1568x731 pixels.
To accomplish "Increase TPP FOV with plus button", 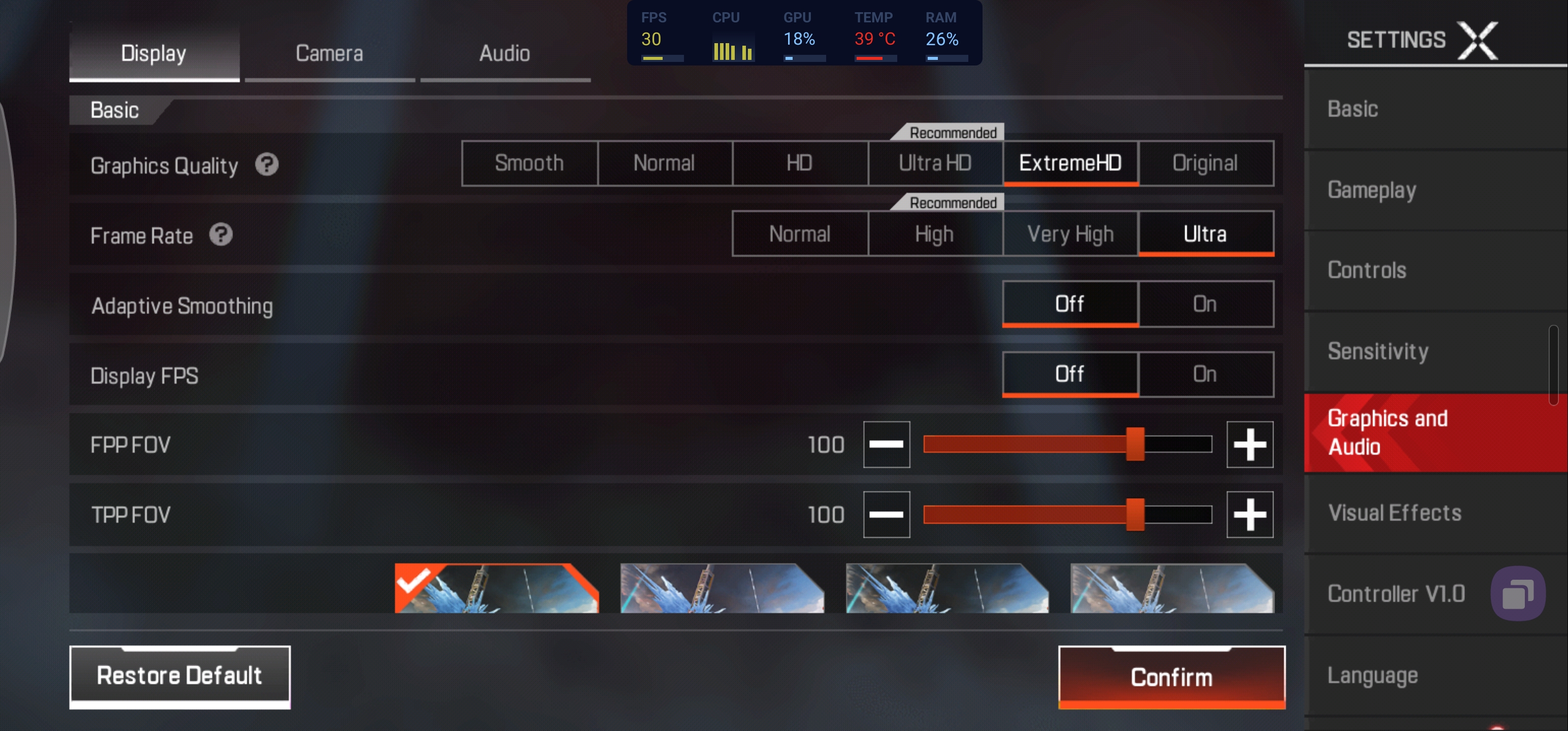I will click(1250, 514).
